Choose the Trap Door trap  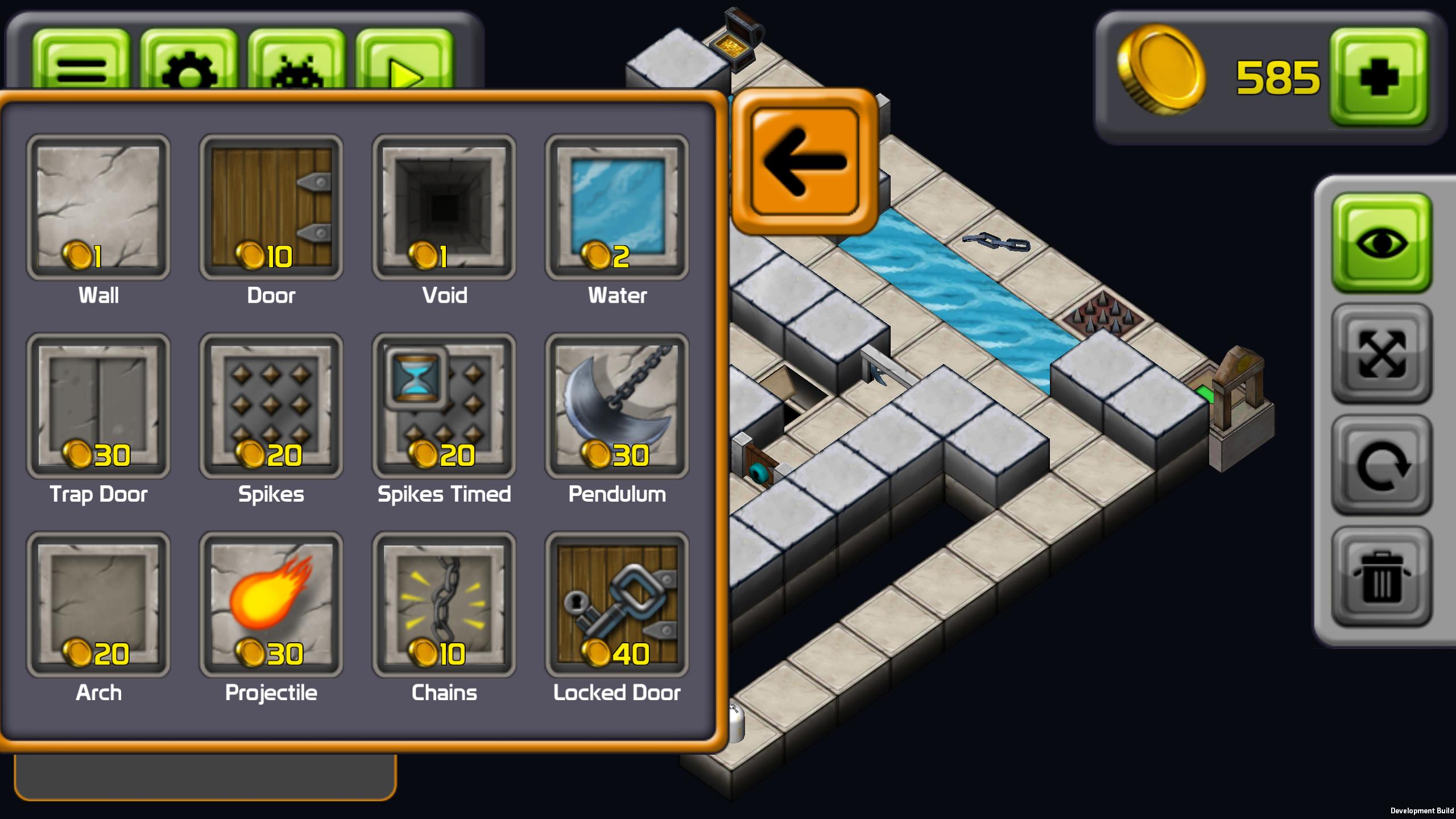[98, 406]
